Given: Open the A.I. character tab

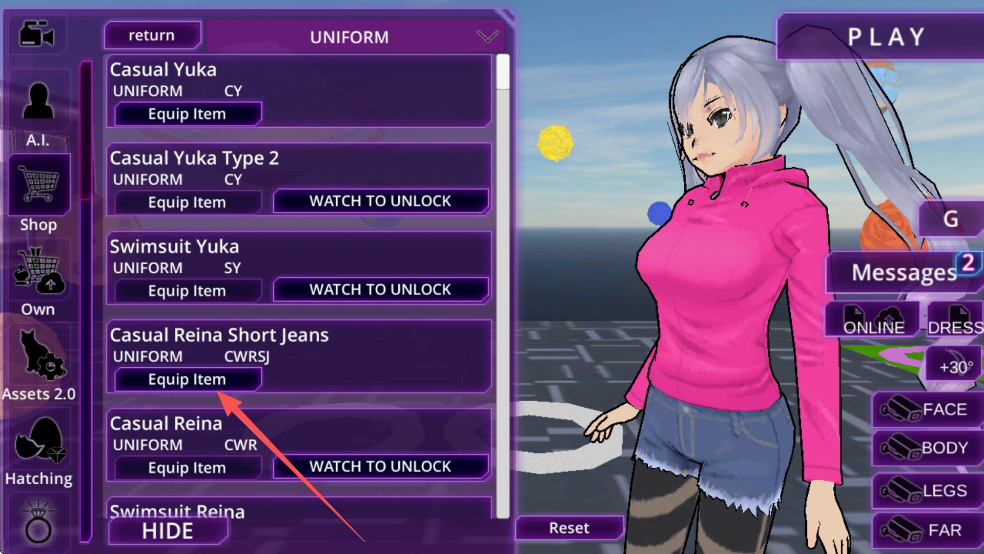Looking at the screenshot, I should click(x=39, y=109).
